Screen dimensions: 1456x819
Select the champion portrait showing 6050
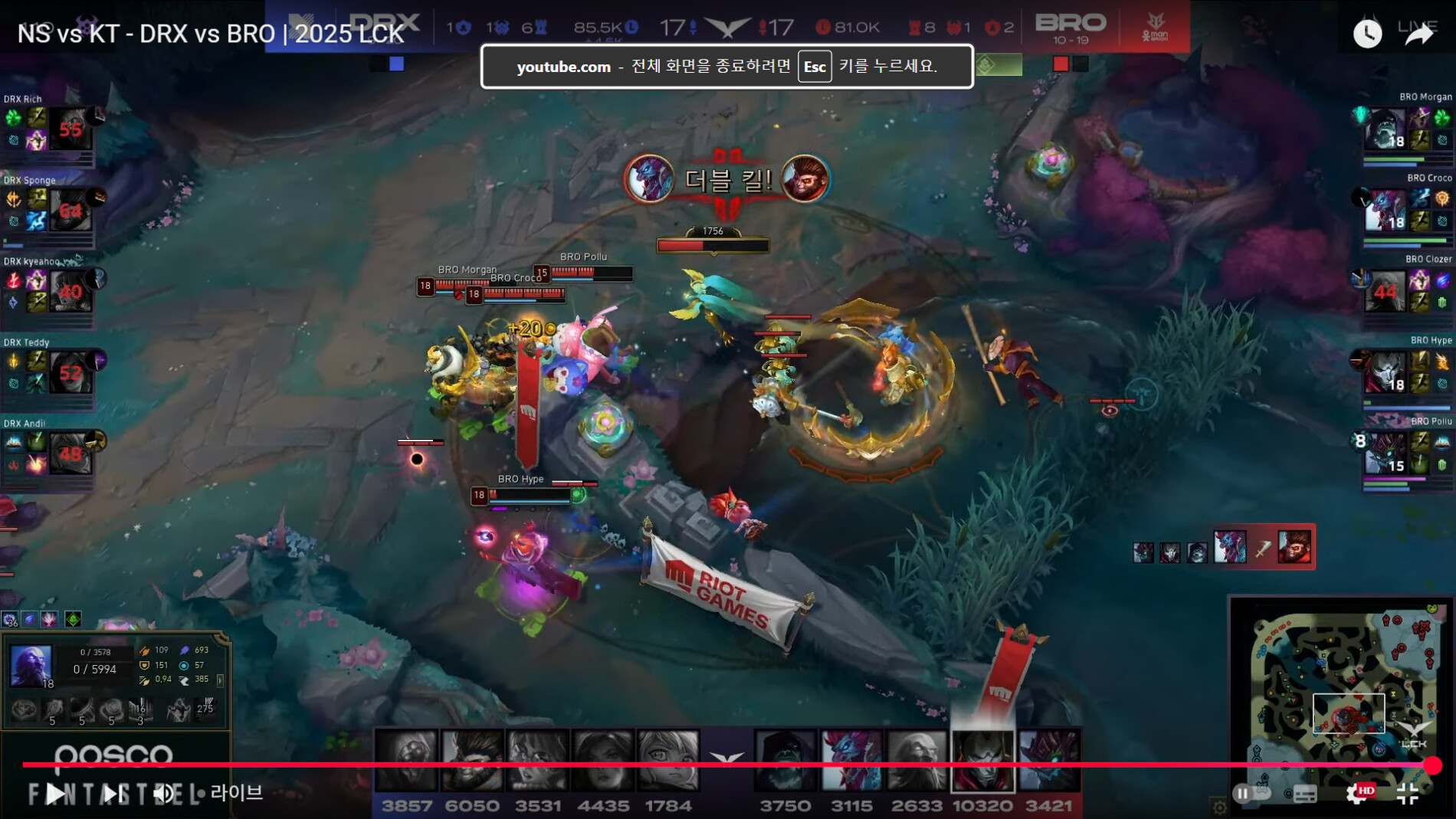pyautogui.click(x=472, y=760)
